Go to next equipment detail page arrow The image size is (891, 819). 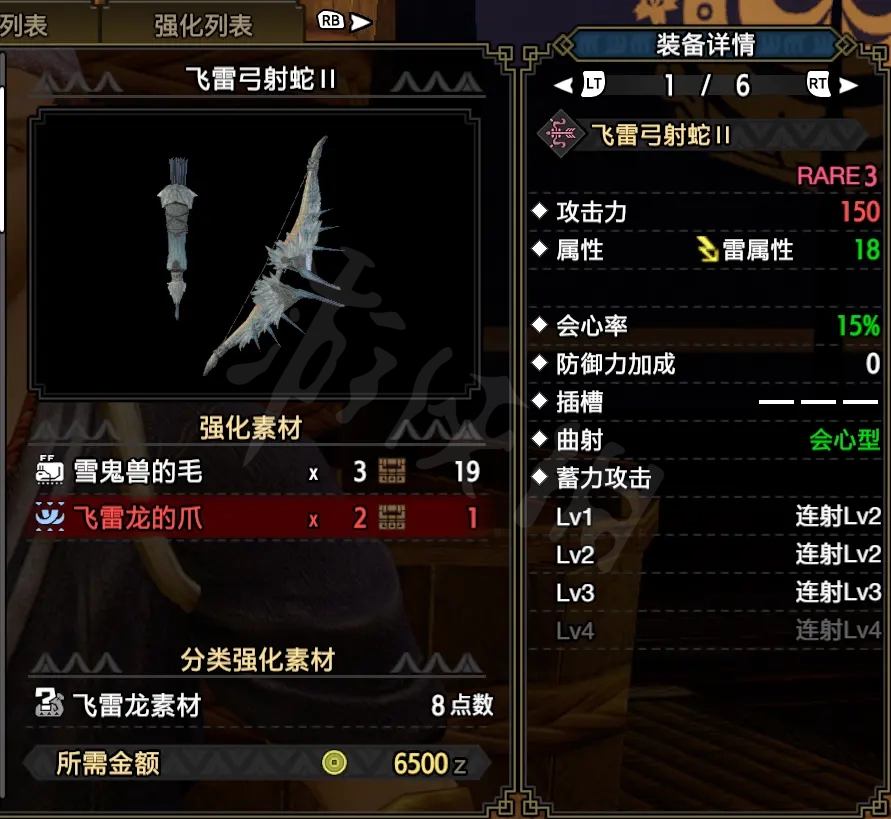pos(849,85)
